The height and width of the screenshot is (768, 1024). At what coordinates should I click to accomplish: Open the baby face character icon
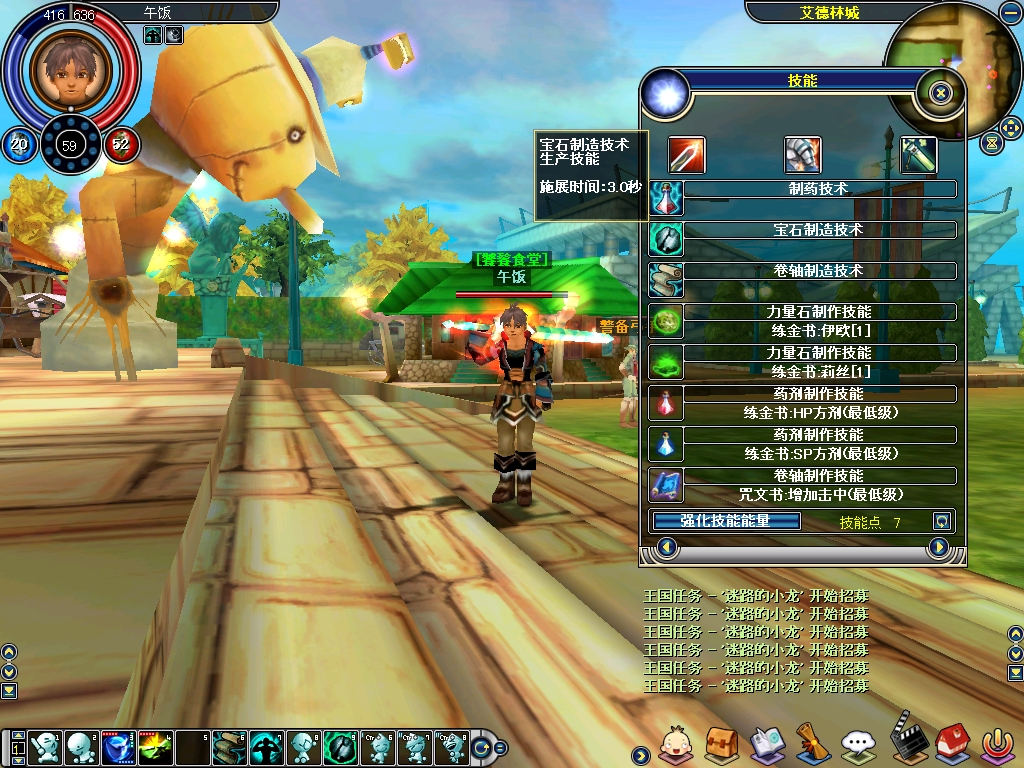(x=675, y=743)
